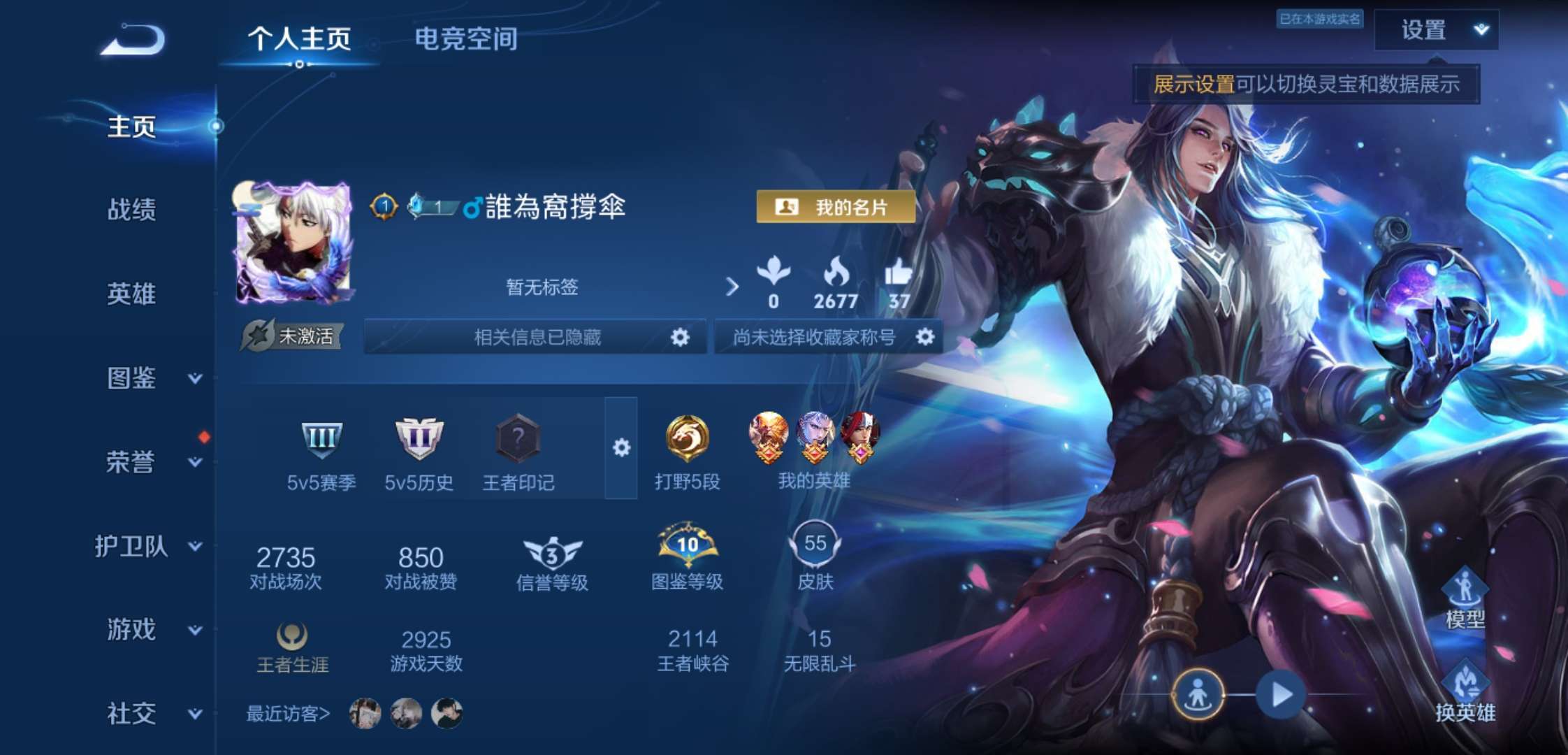Select 战绩 in the sidebar menu
This screenshot has width=1568, height=755.
130,211
